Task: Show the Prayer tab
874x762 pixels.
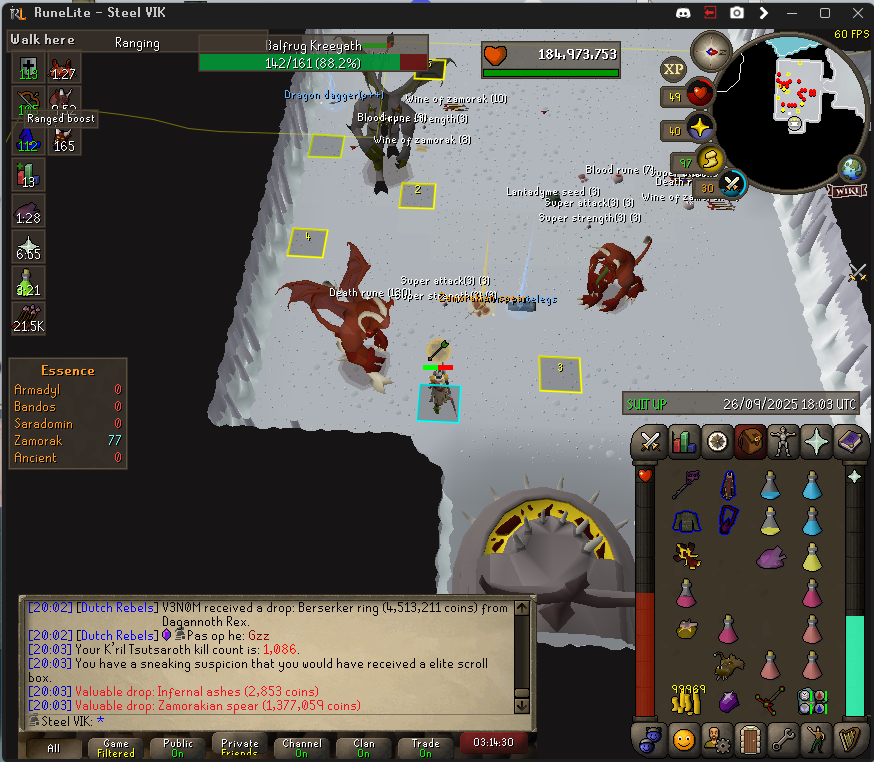Action: [x=816, y=441]
